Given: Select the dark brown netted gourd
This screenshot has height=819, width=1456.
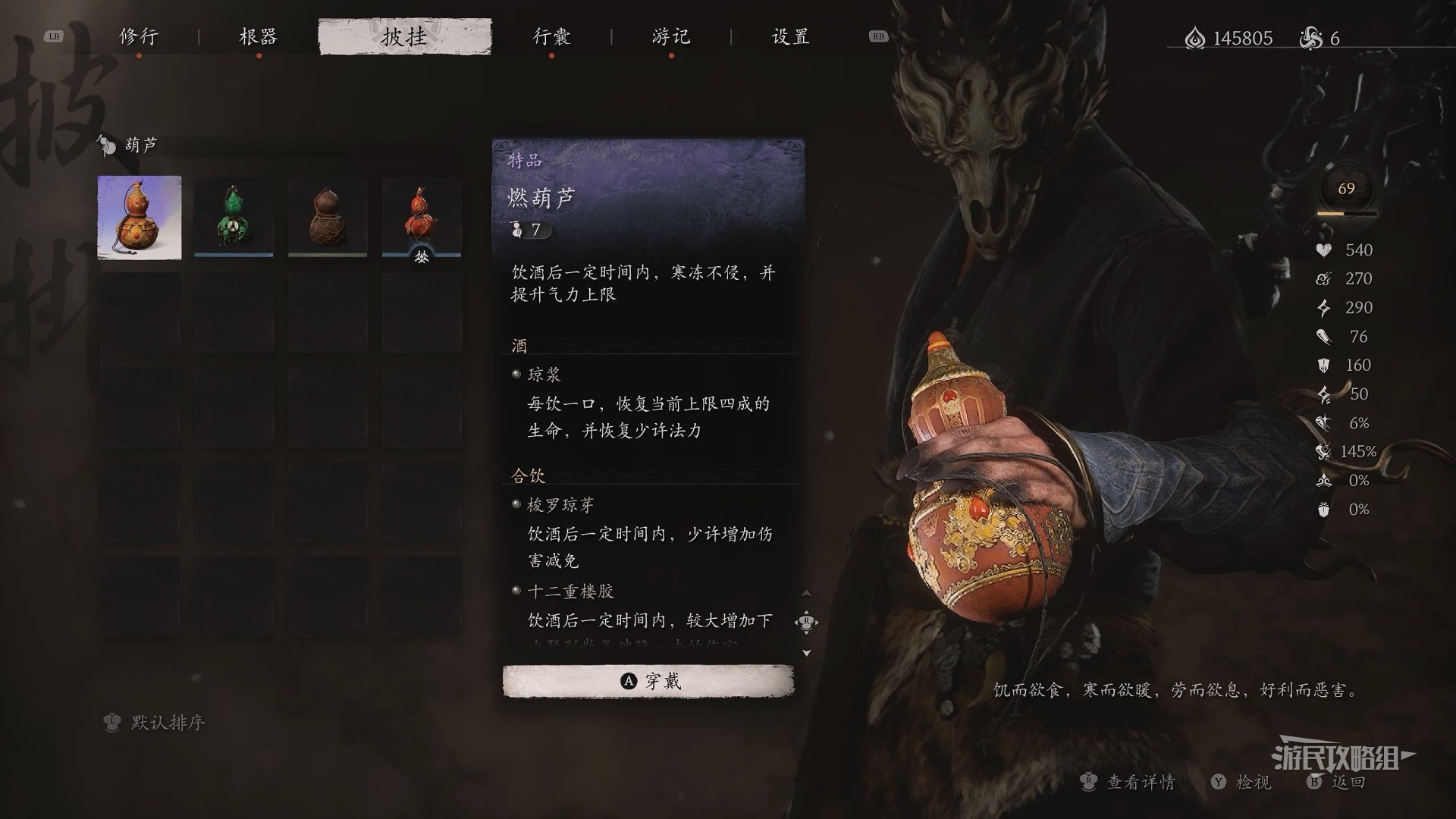Looking at the screenshot, I should [328, 218].
